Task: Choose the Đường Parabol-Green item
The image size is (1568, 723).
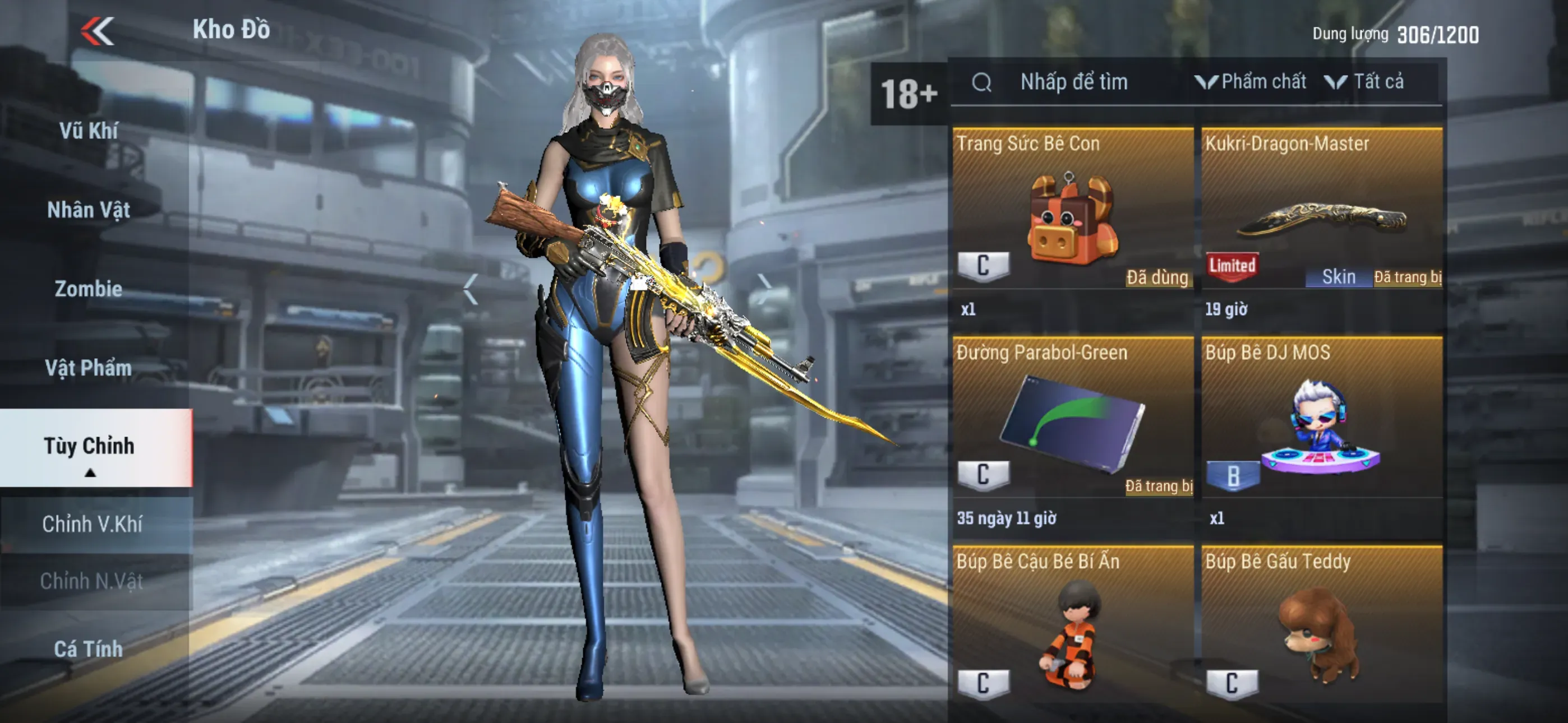Action: tap(1072, 426)
